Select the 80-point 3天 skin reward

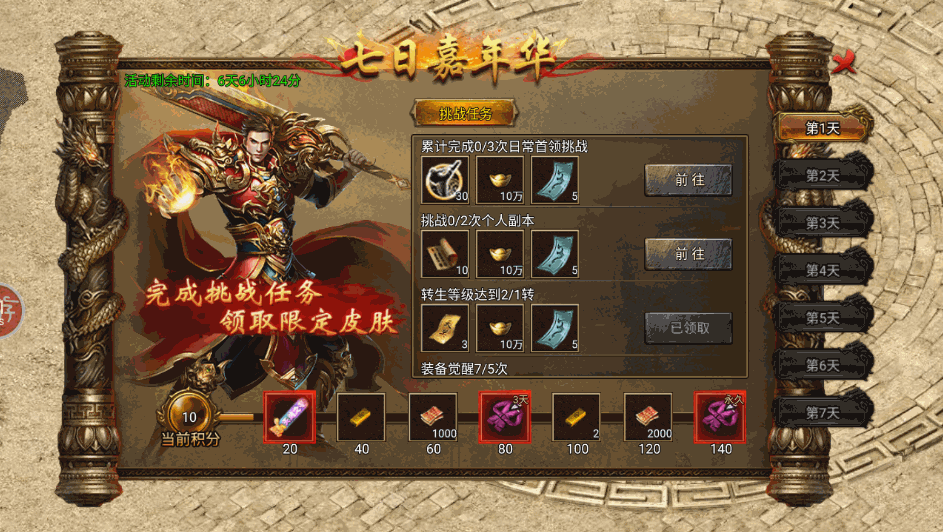pyautogui.click(x=505, y=417)
